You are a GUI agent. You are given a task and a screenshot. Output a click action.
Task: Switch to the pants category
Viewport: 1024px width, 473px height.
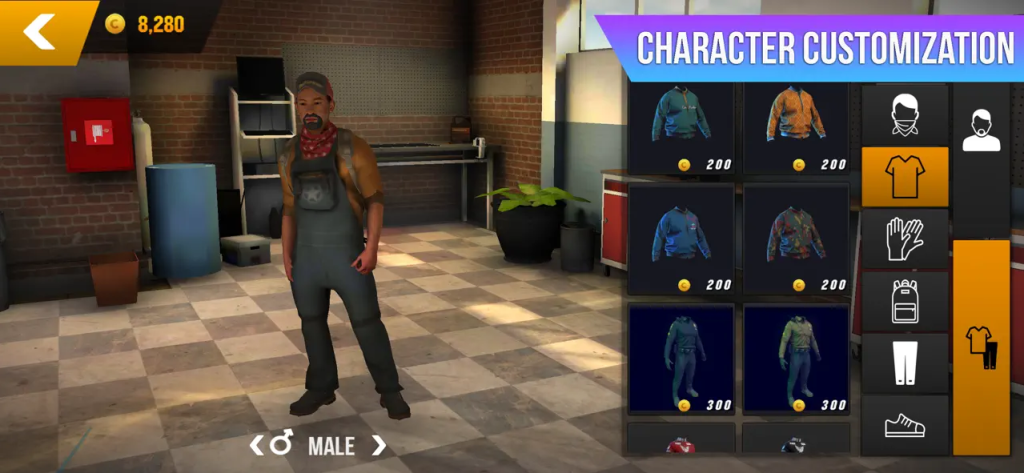coord(904,363)
